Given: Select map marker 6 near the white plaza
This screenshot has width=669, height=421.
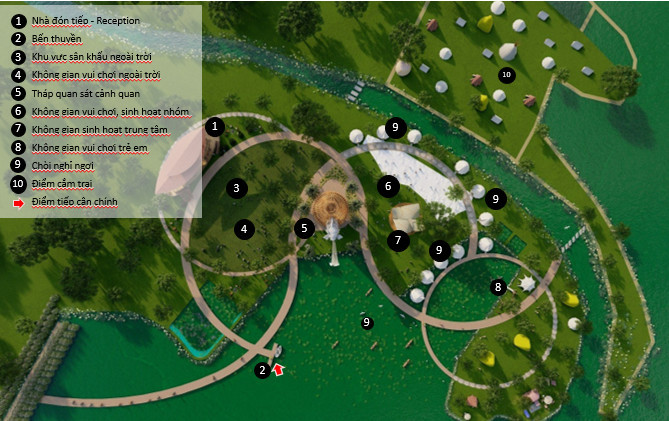Looking at the screenshot, I should point(387,185).
